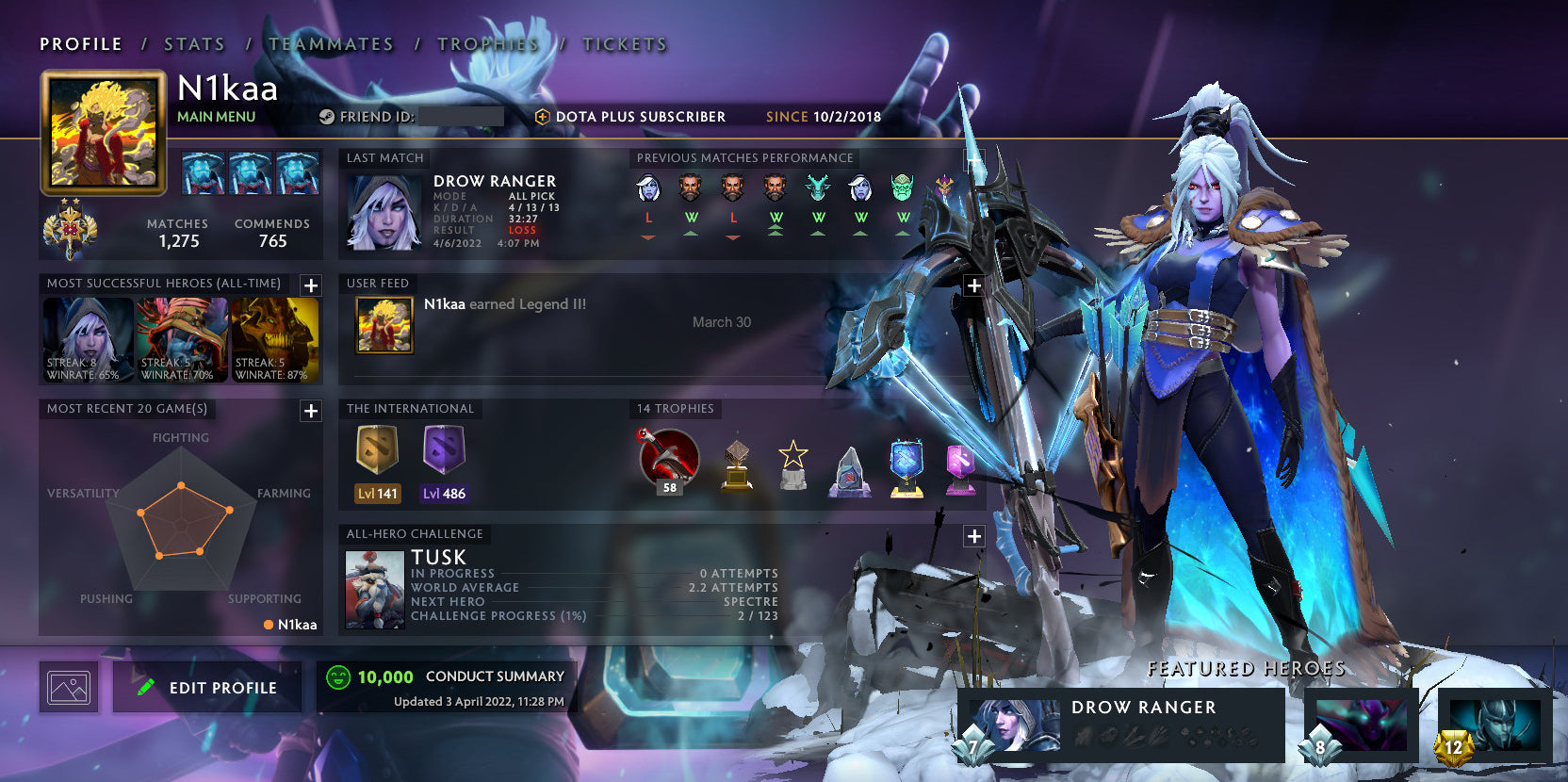The height and width of the screenshot is (782, 1568).
Task: Click the Tusk portrait in All-Hero Challenge
Action: pos(374,588)
